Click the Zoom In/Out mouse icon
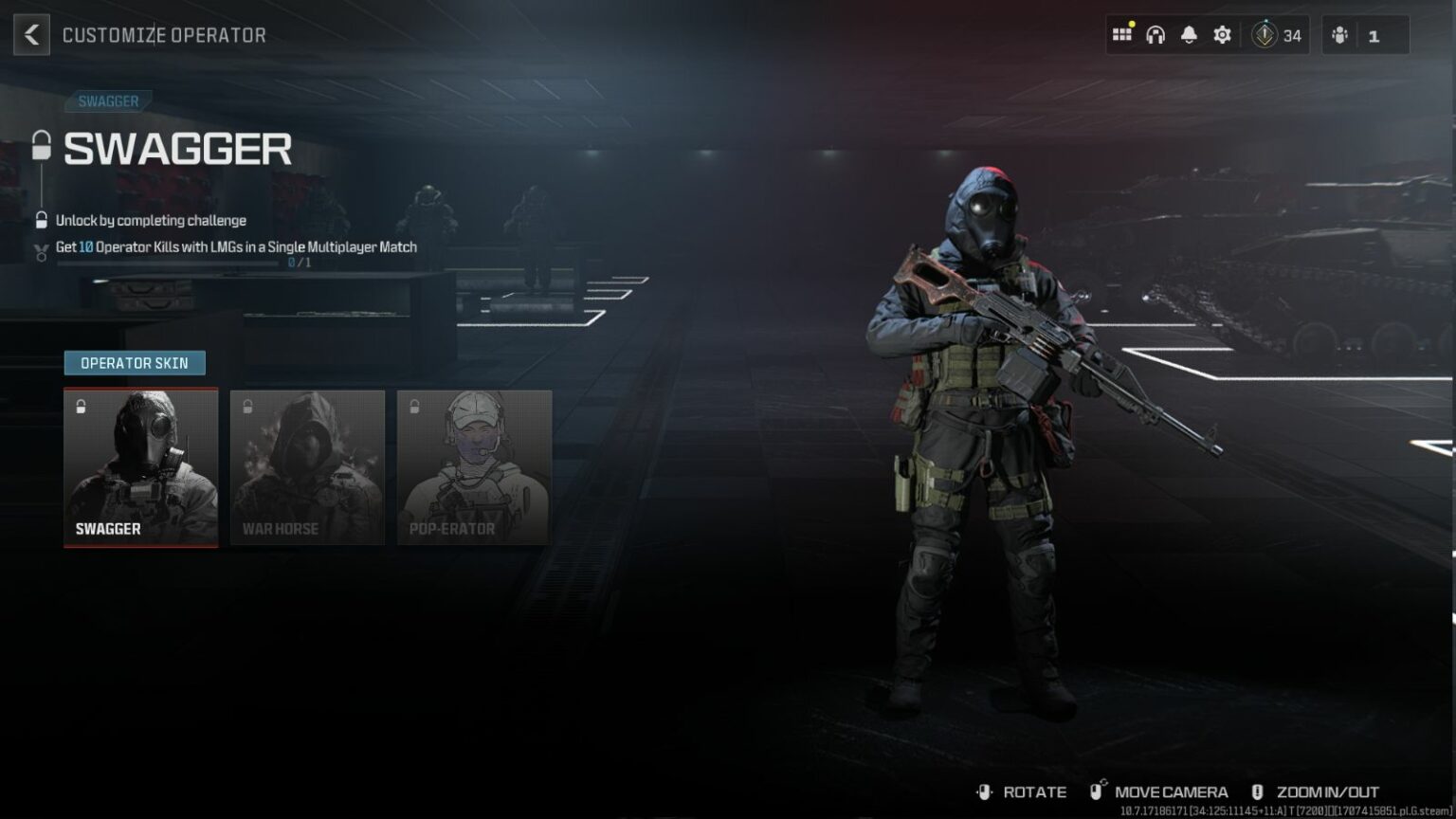Viewport: 1456px width, 819px height. point(1257,792)
